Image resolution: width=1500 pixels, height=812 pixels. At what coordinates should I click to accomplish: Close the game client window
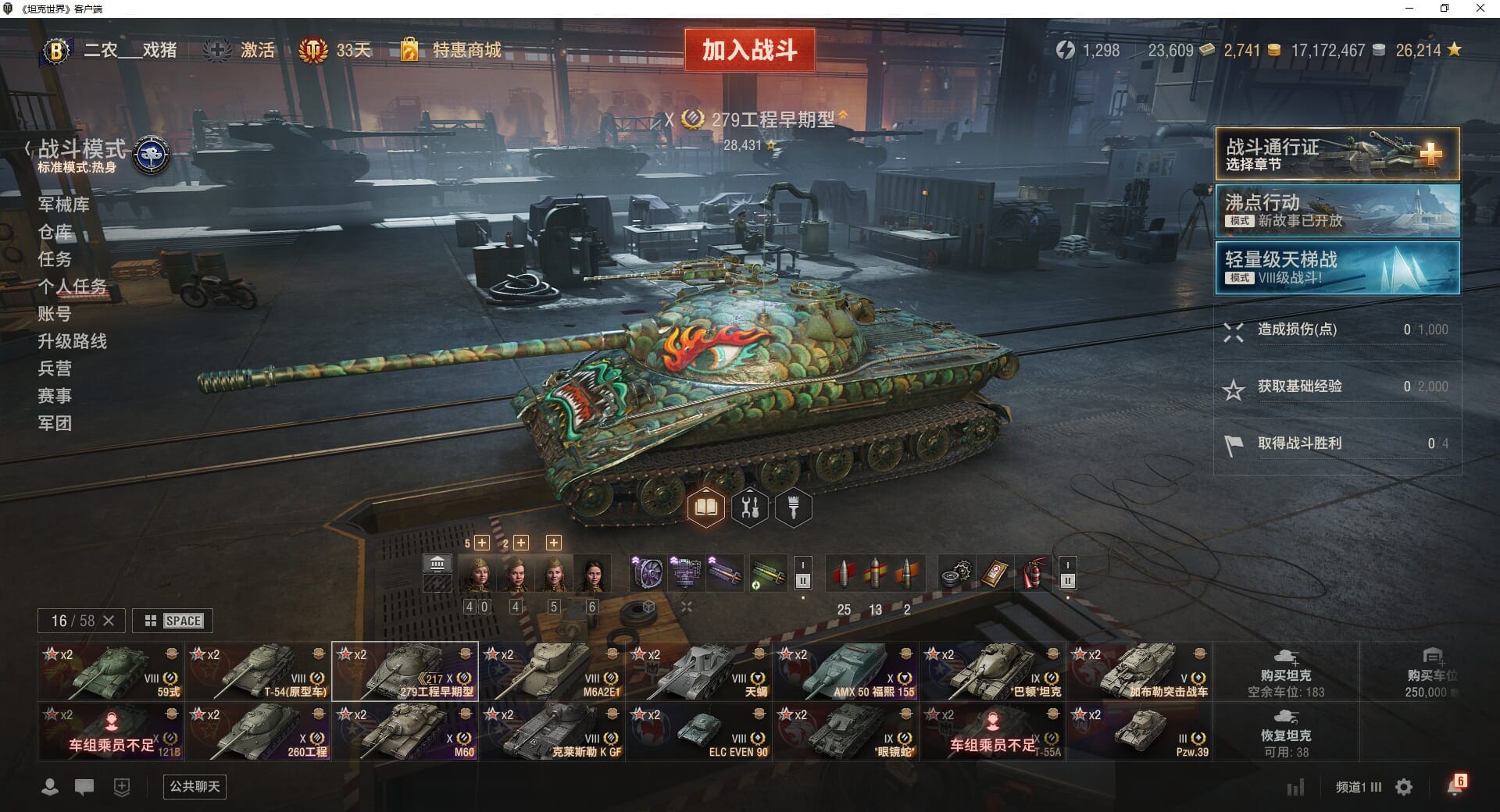click(1480, 9)
